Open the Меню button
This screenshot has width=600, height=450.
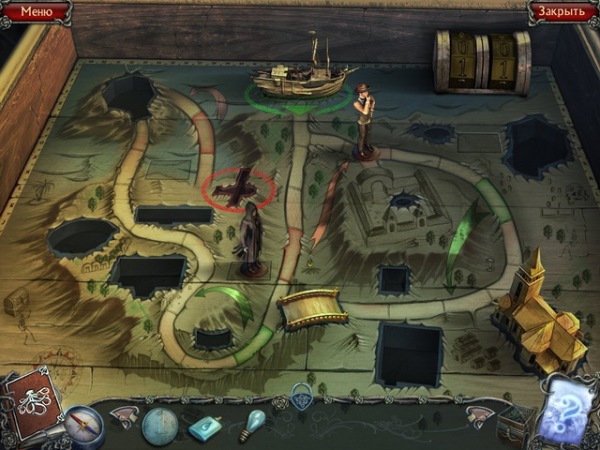click(x=36, y=12)
